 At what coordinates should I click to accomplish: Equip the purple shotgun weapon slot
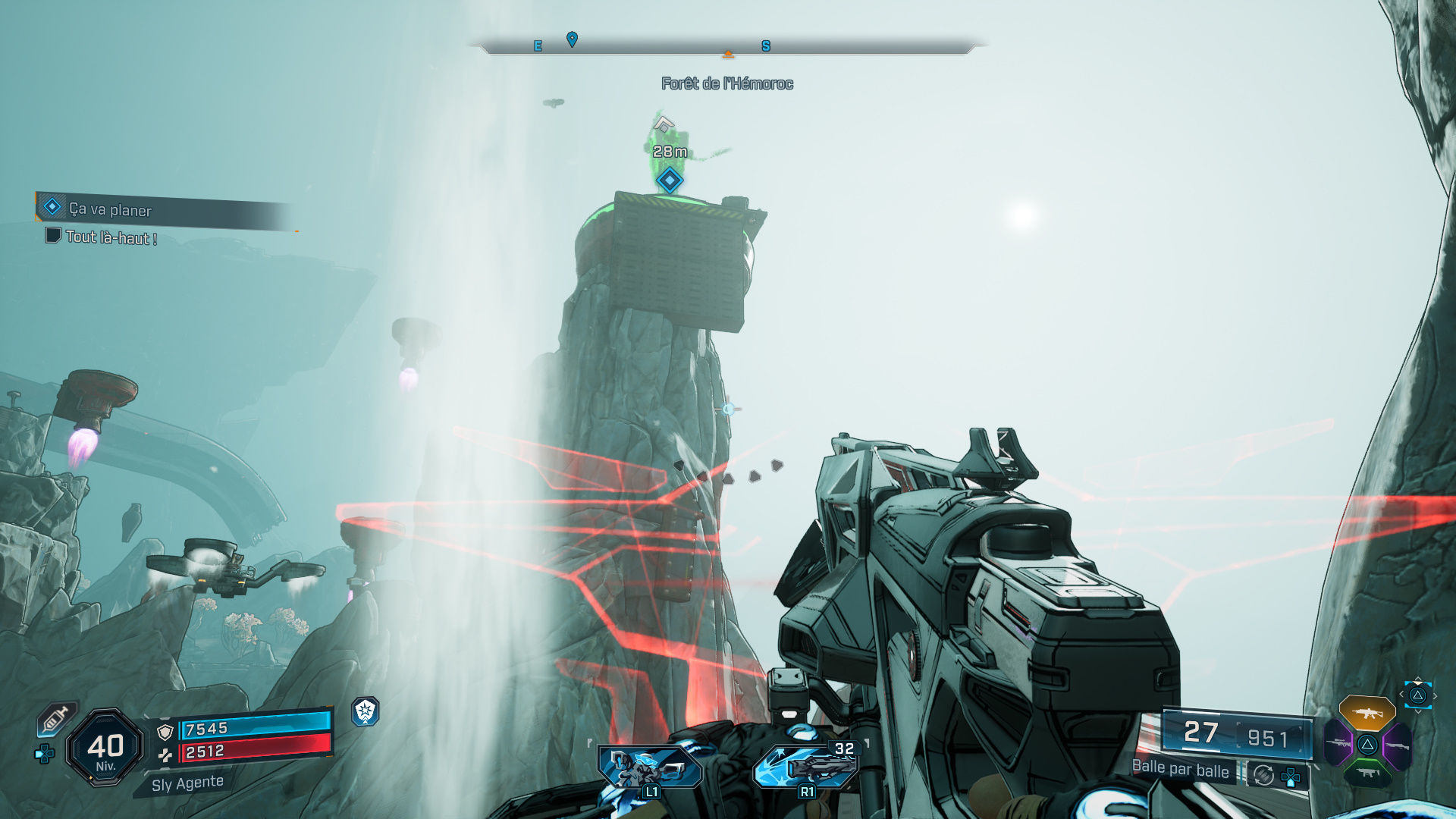tap(1397, 745)
